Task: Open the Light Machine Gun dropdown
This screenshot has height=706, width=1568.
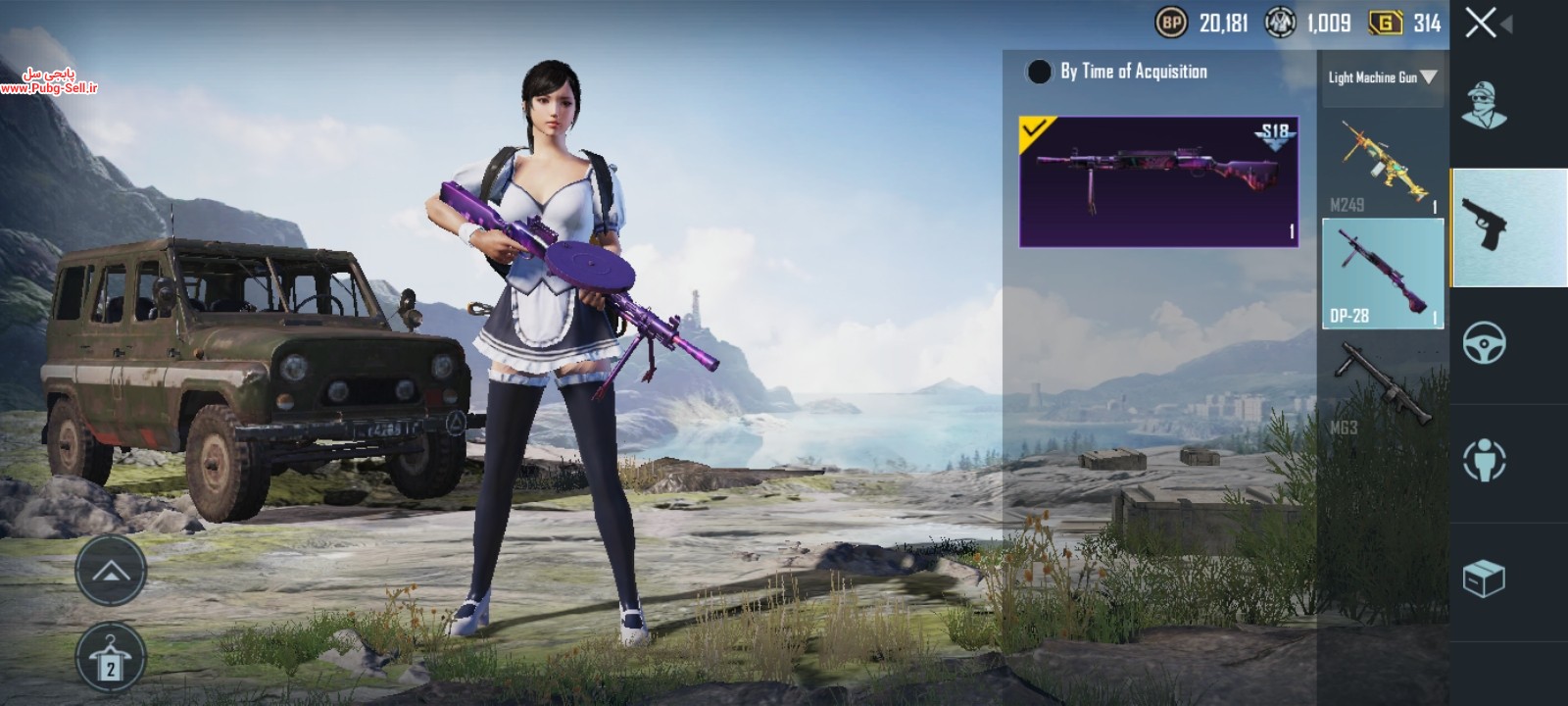Action: (x=1382, y=76)
